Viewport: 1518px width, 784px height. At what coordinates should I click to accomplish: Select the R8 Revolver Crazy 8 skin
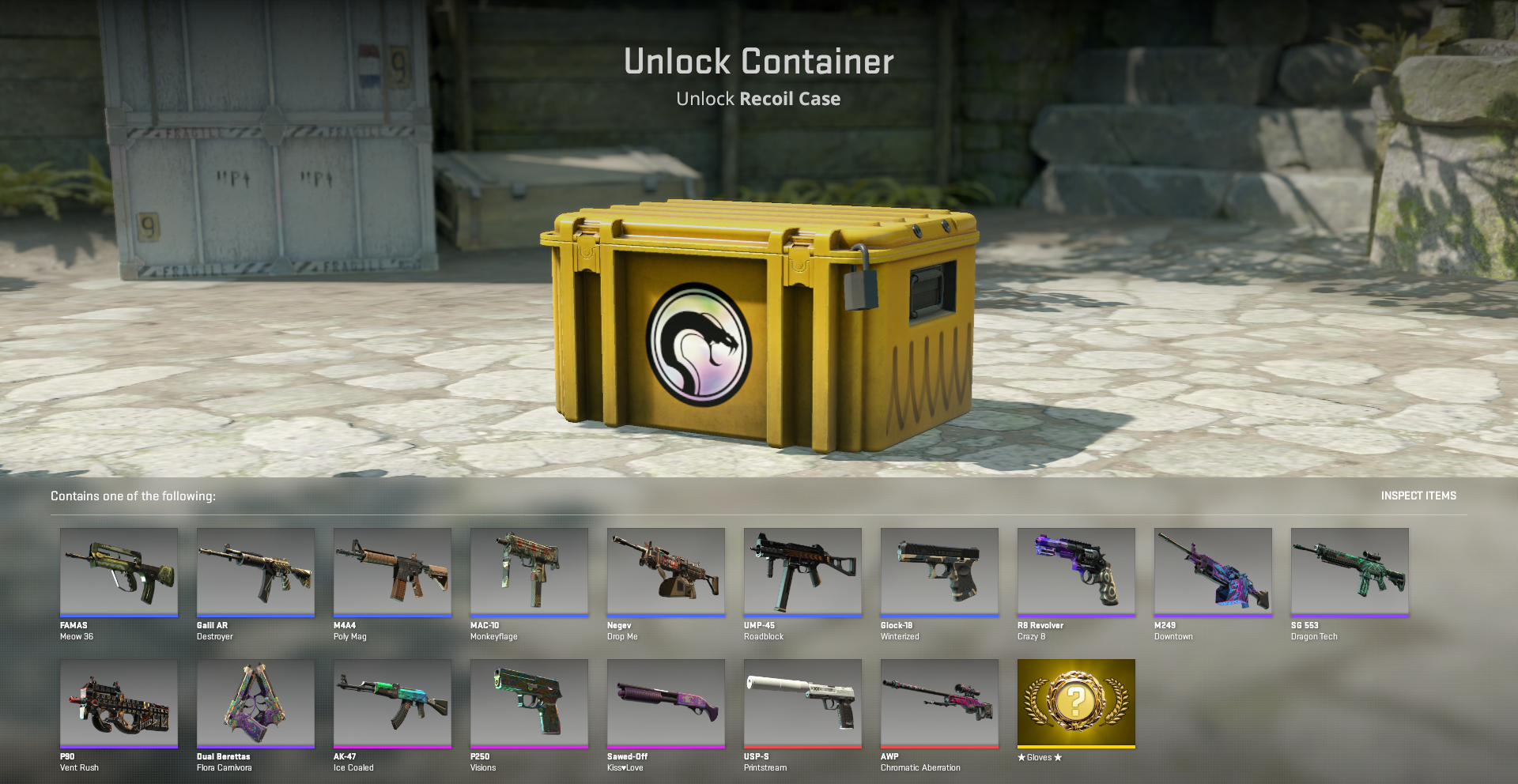(x=1076, y=572)
